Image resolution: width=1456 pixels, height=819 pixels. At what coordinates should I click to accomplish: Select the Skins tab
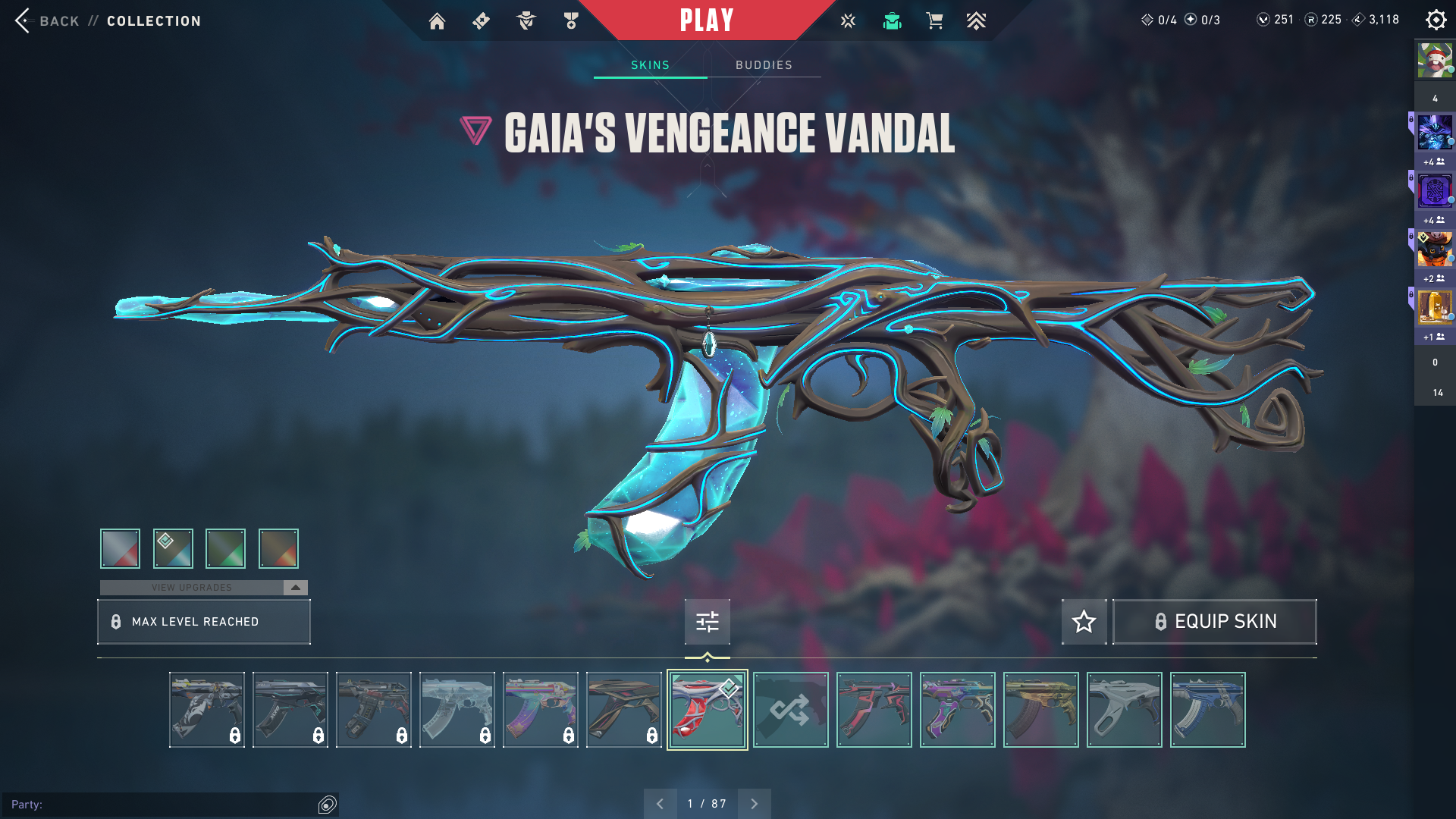tap(650, 65)
